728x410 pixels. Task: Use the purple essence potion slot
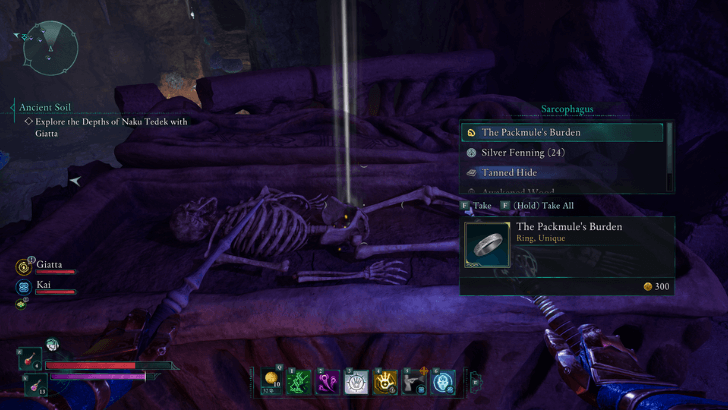(29, 383)
